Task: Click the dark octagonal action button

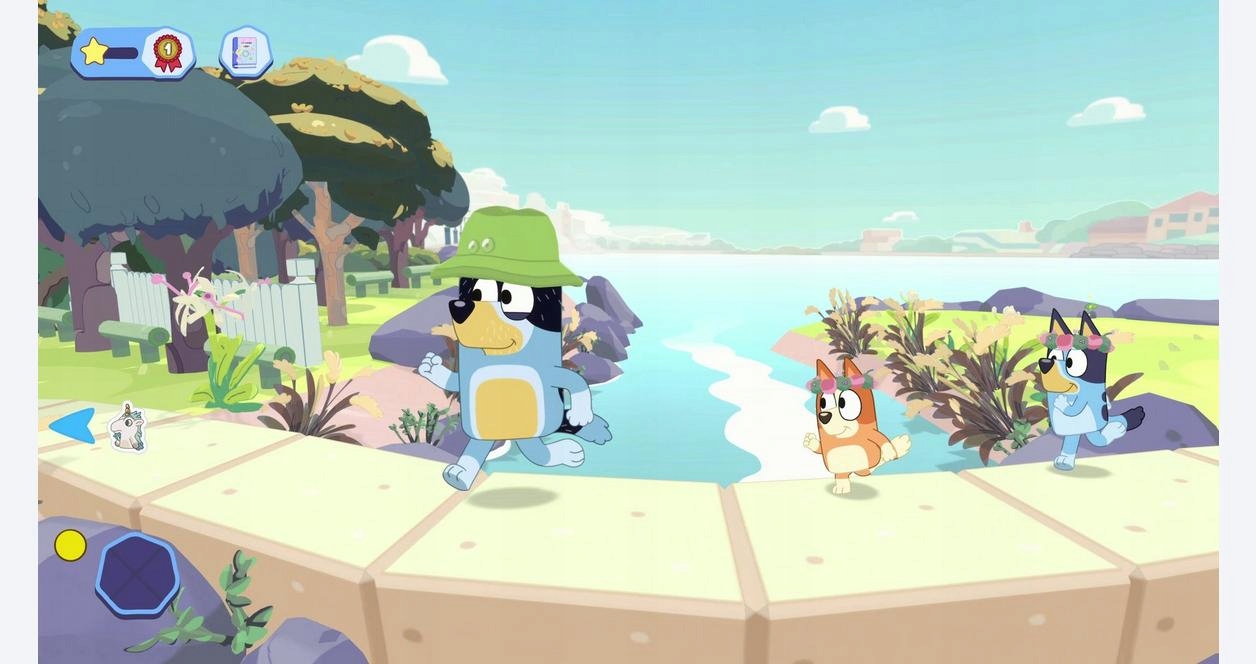Action: tap(138, 574)
